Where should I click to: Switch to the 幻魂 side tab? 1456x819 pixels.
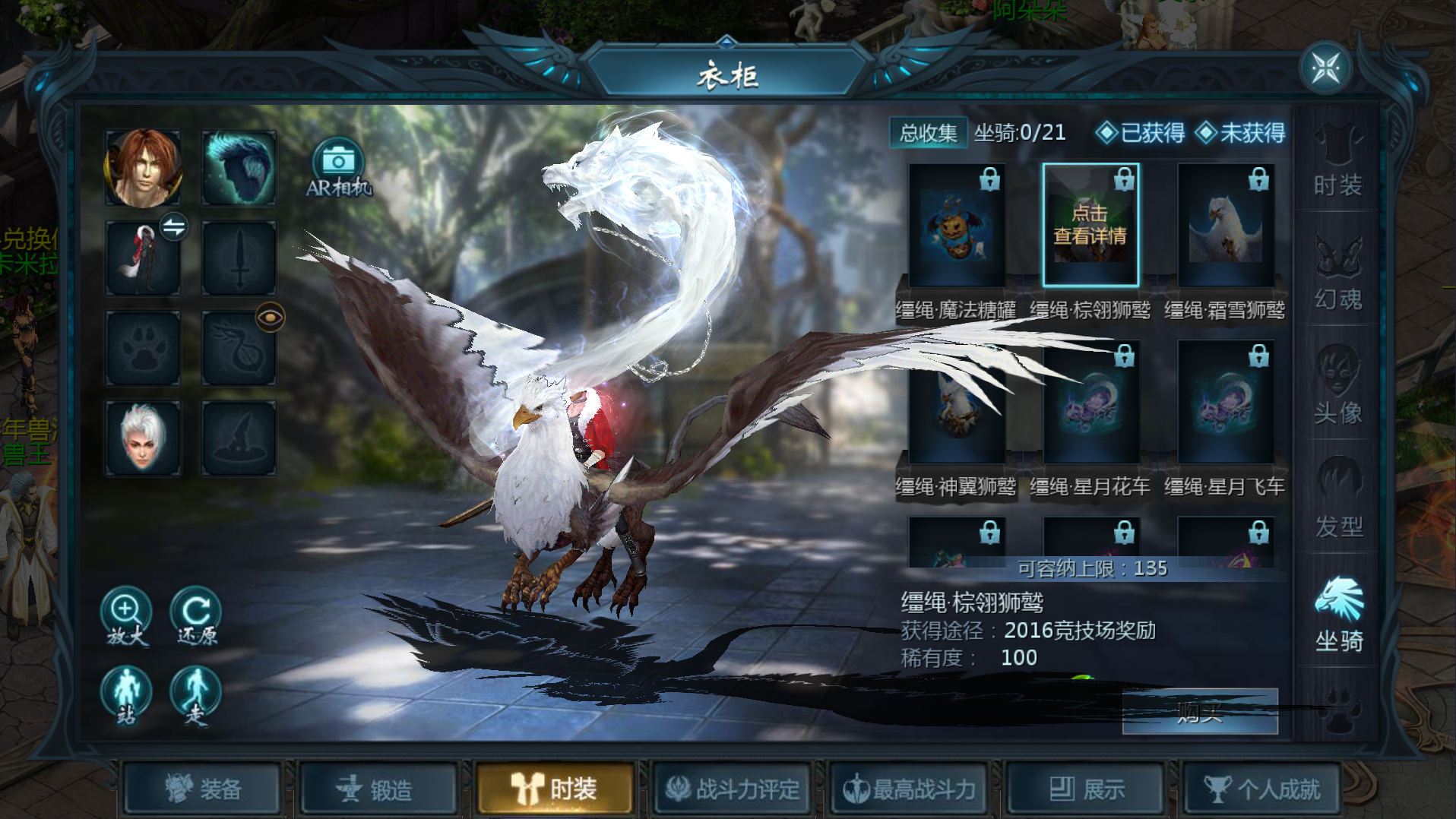pos(1337,274)
